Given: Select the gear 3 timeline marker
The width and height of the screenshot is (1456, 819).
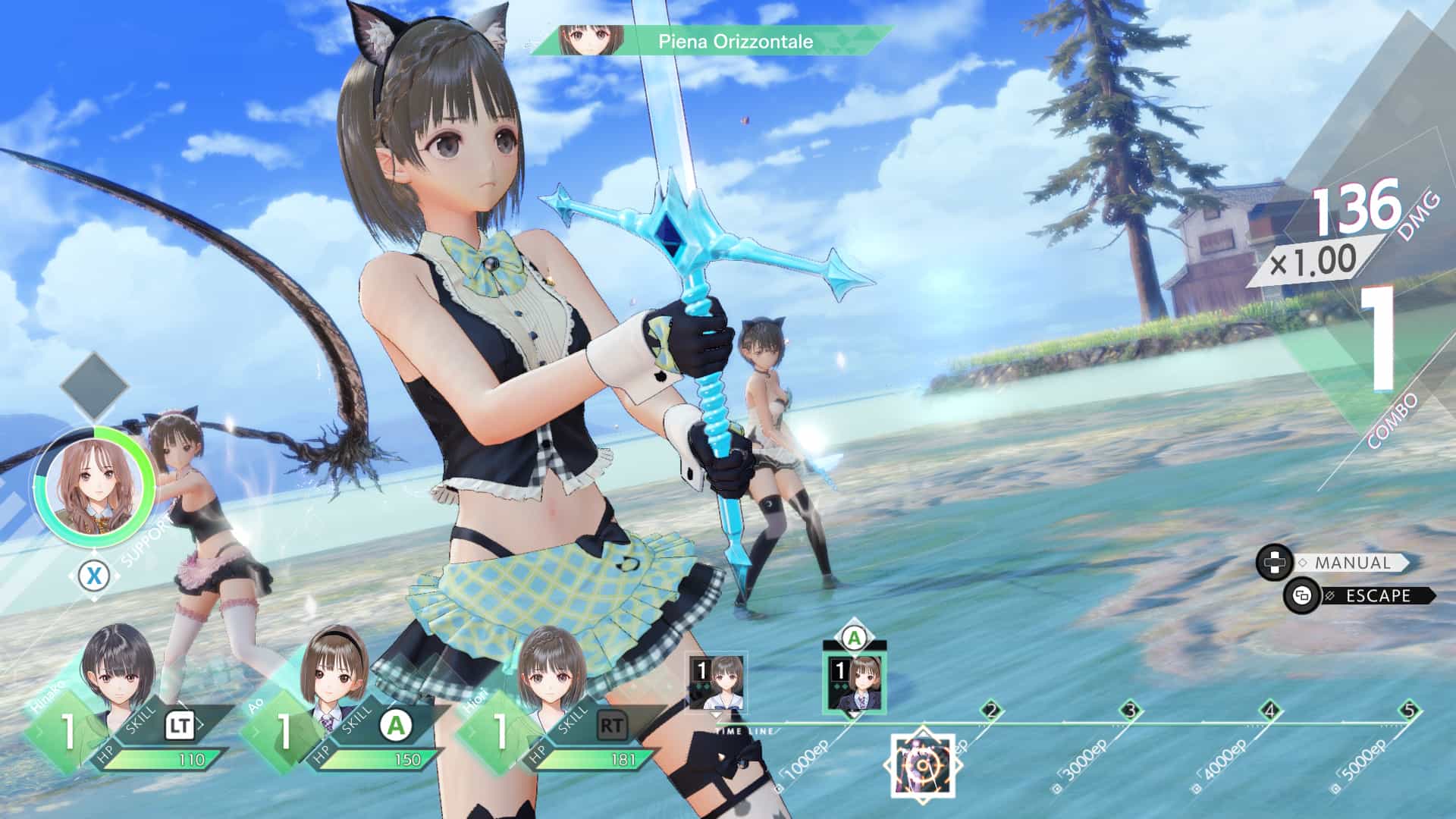Looking at the screenshot, I should (1131, 711).
